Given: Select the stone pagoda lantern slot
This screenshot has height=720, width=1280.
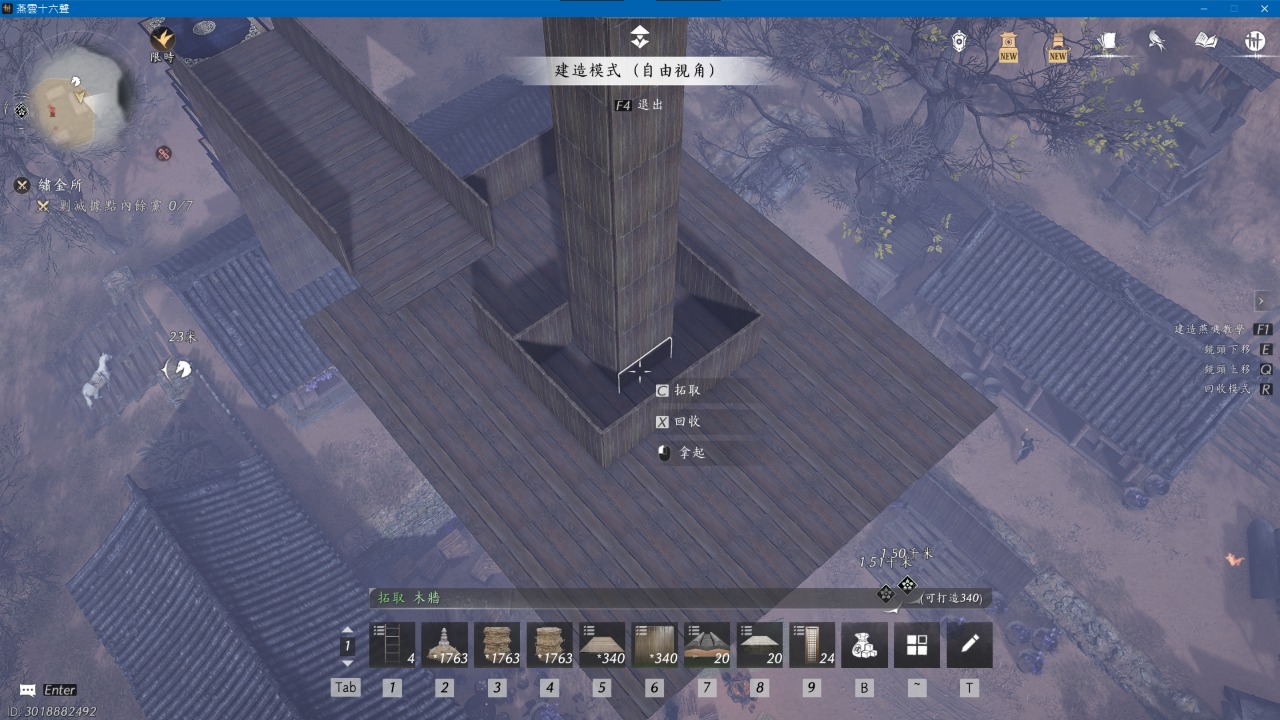Looking at the screenshot, I should coord(445,645).
